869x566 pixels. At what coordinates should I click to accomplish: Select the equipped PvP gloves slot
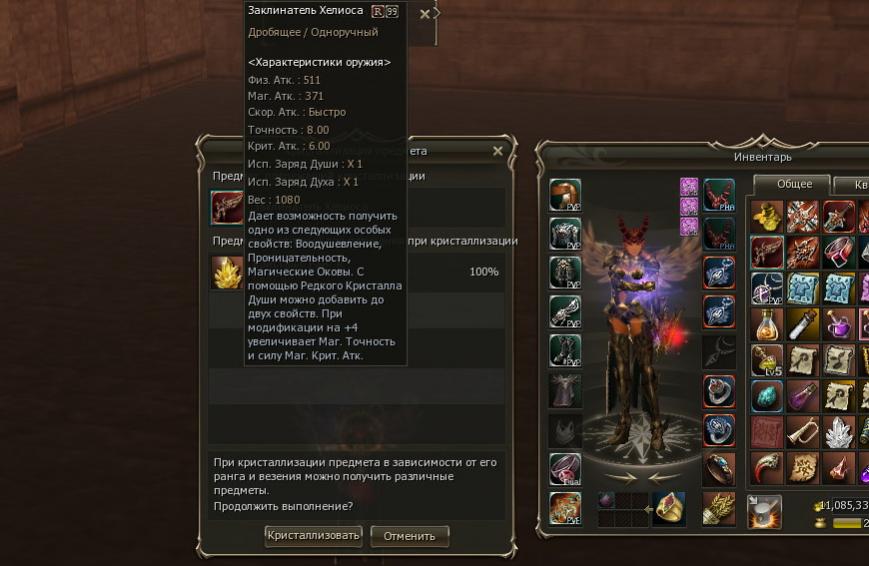565,311
